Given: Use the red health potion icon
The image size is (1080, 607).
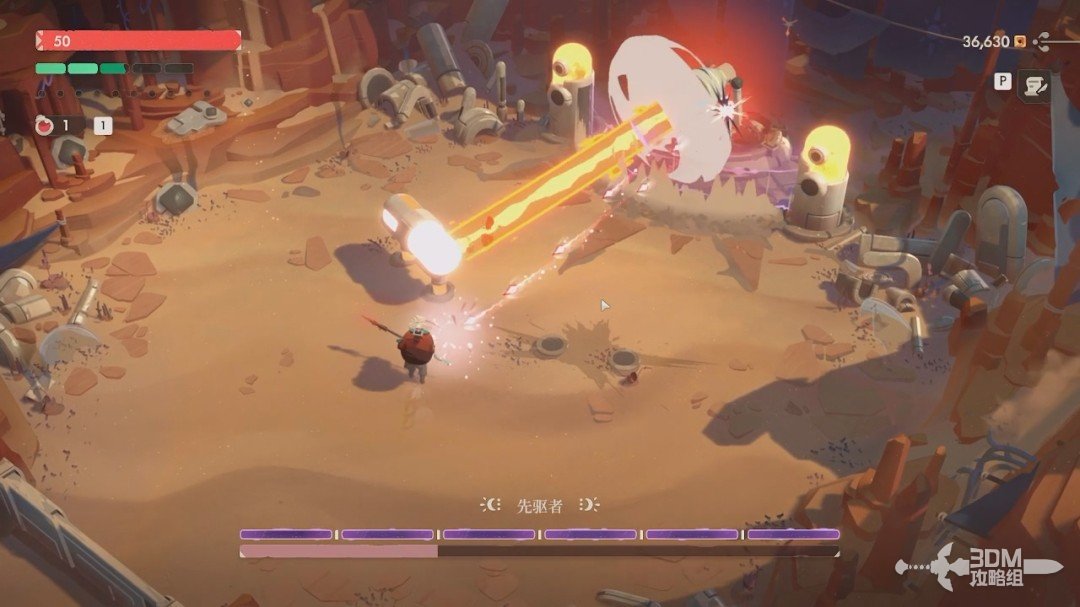Looking at the screenshot, I should [x=44, y=126].
